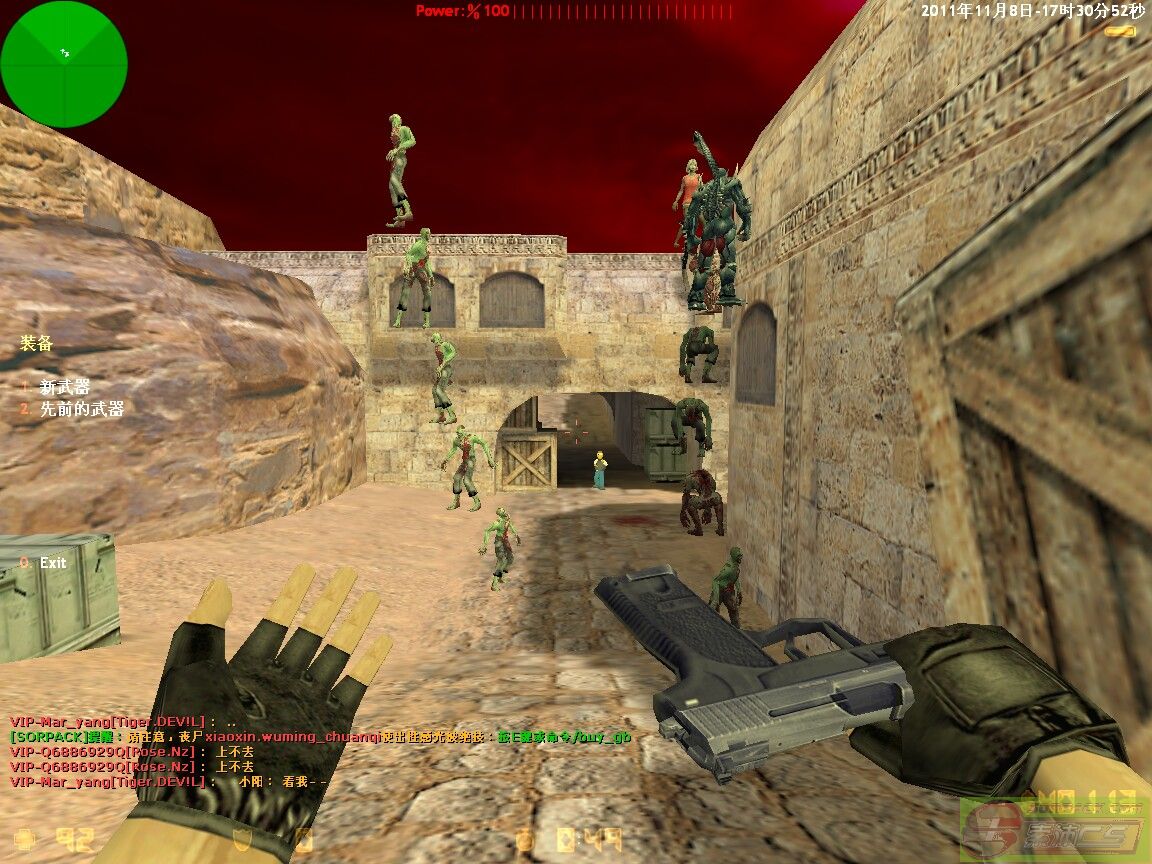Choose the 新武器 menu option
Image resolution: width=1152 pixels, height=864 pixels.
pyautogui.click(x=64, y=387)
